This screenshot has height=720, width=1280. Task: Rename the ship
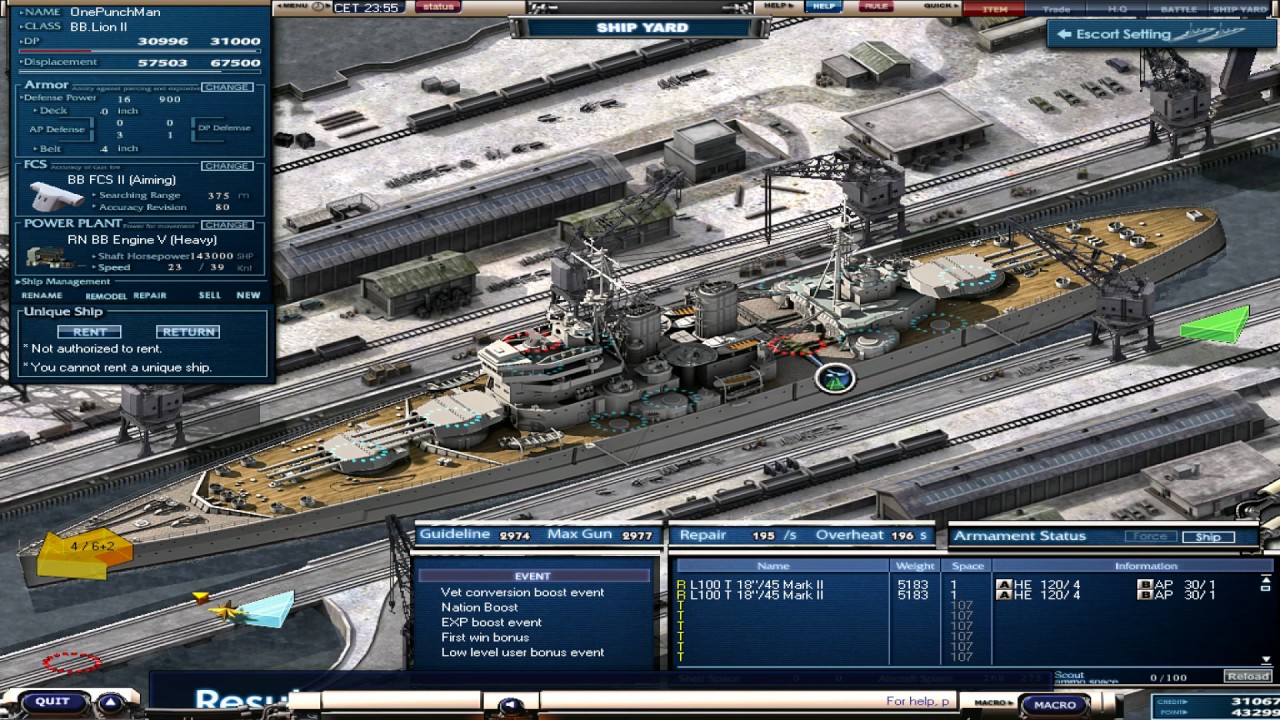pyautogui.click(x=42, y=296)
